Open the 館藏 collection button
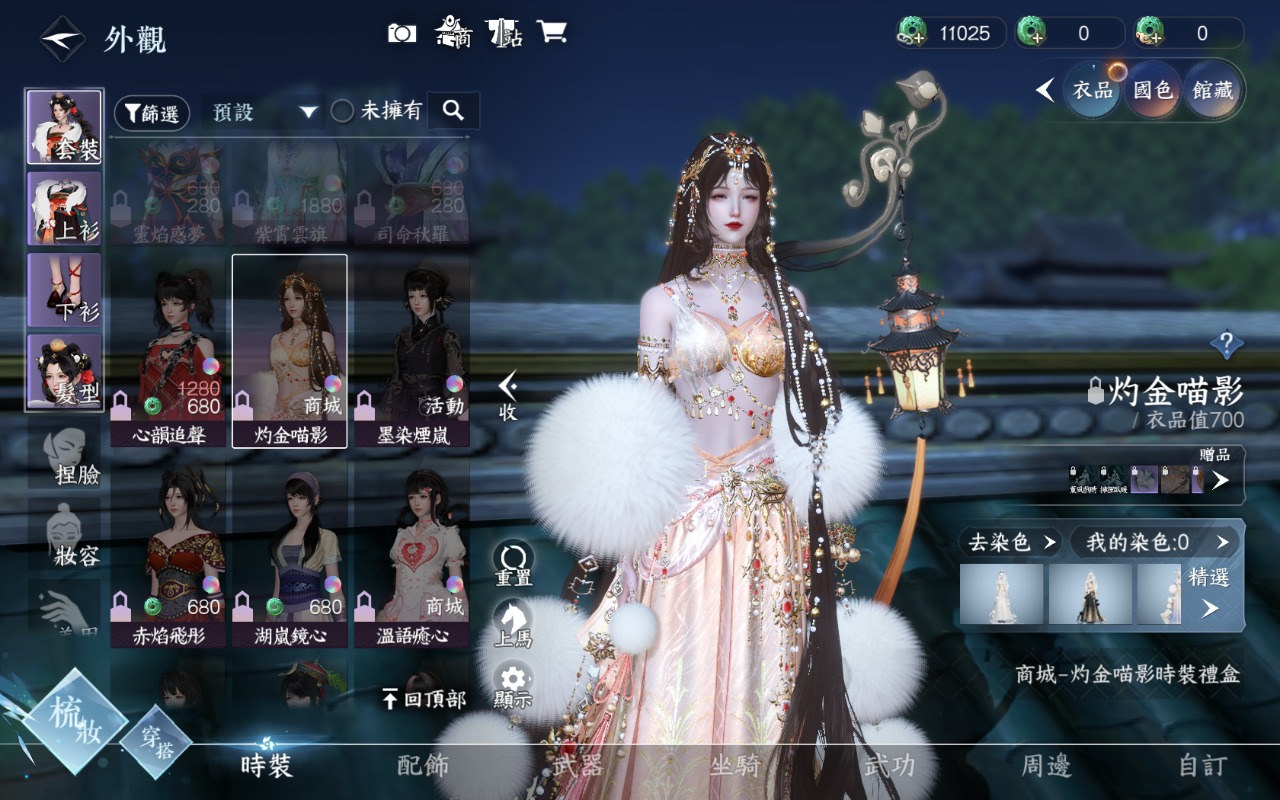This screenshot has height=800, width=1280. tap(1212, 90)
